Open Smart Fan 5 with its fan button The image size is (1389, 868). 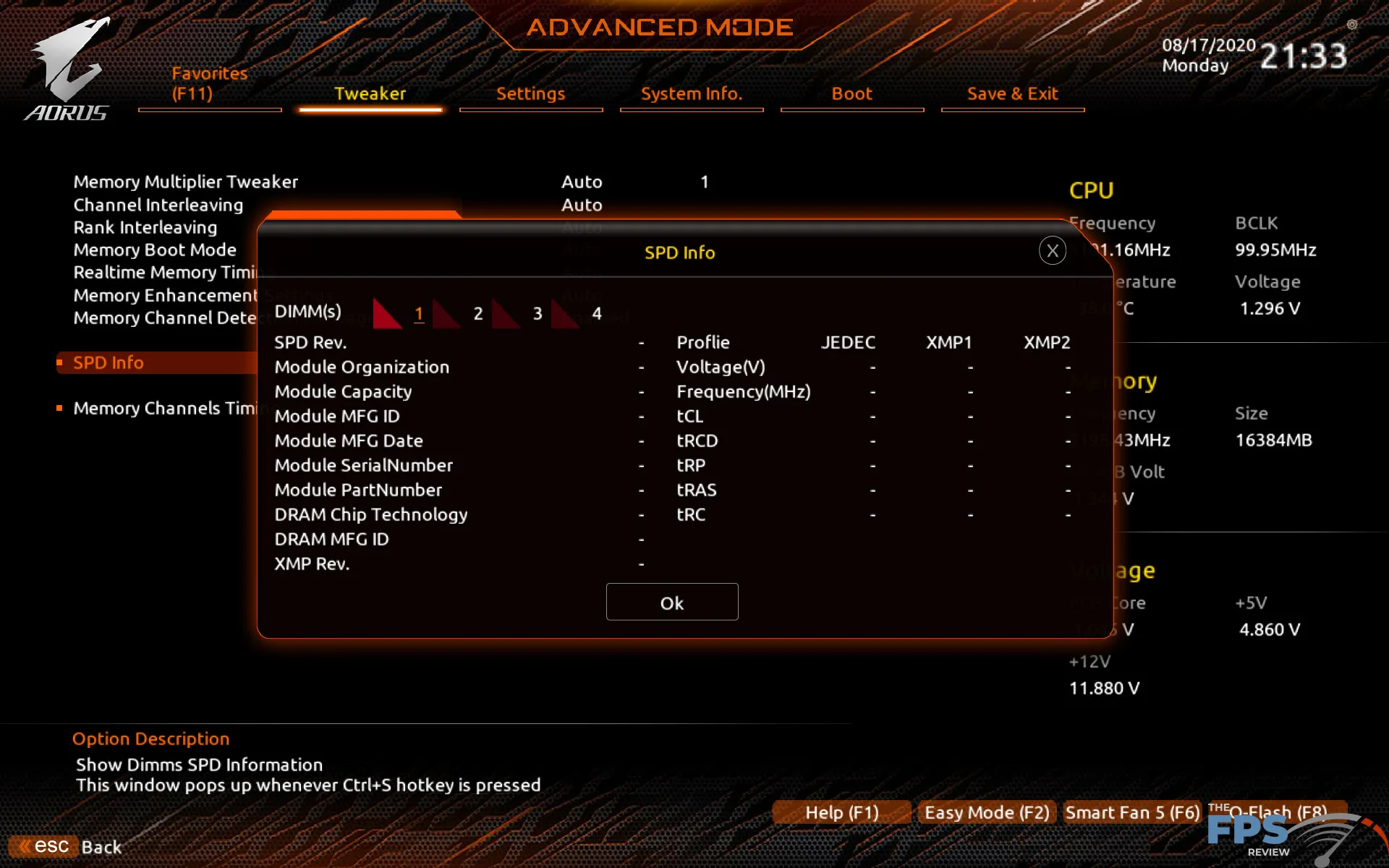pyautogui.click(x=1131, y=812)
